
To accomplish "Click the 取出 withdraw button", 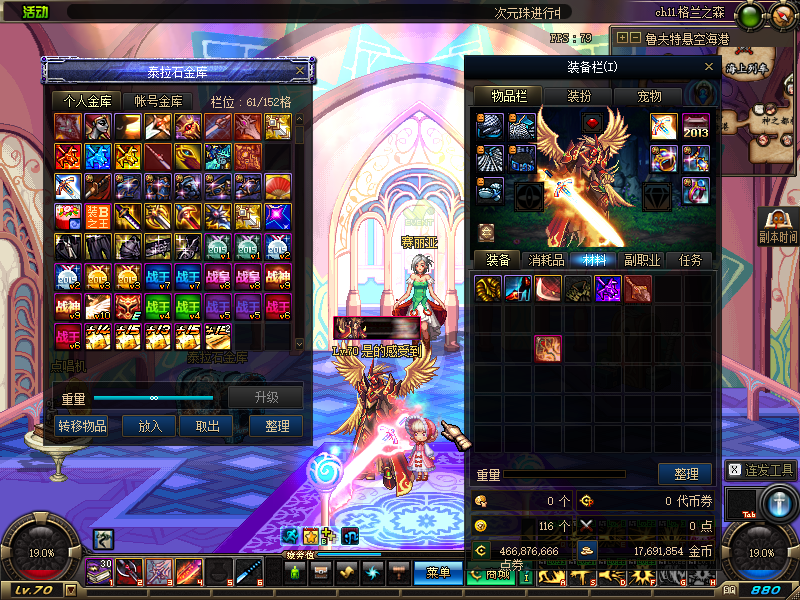I will tap(207, 426).
